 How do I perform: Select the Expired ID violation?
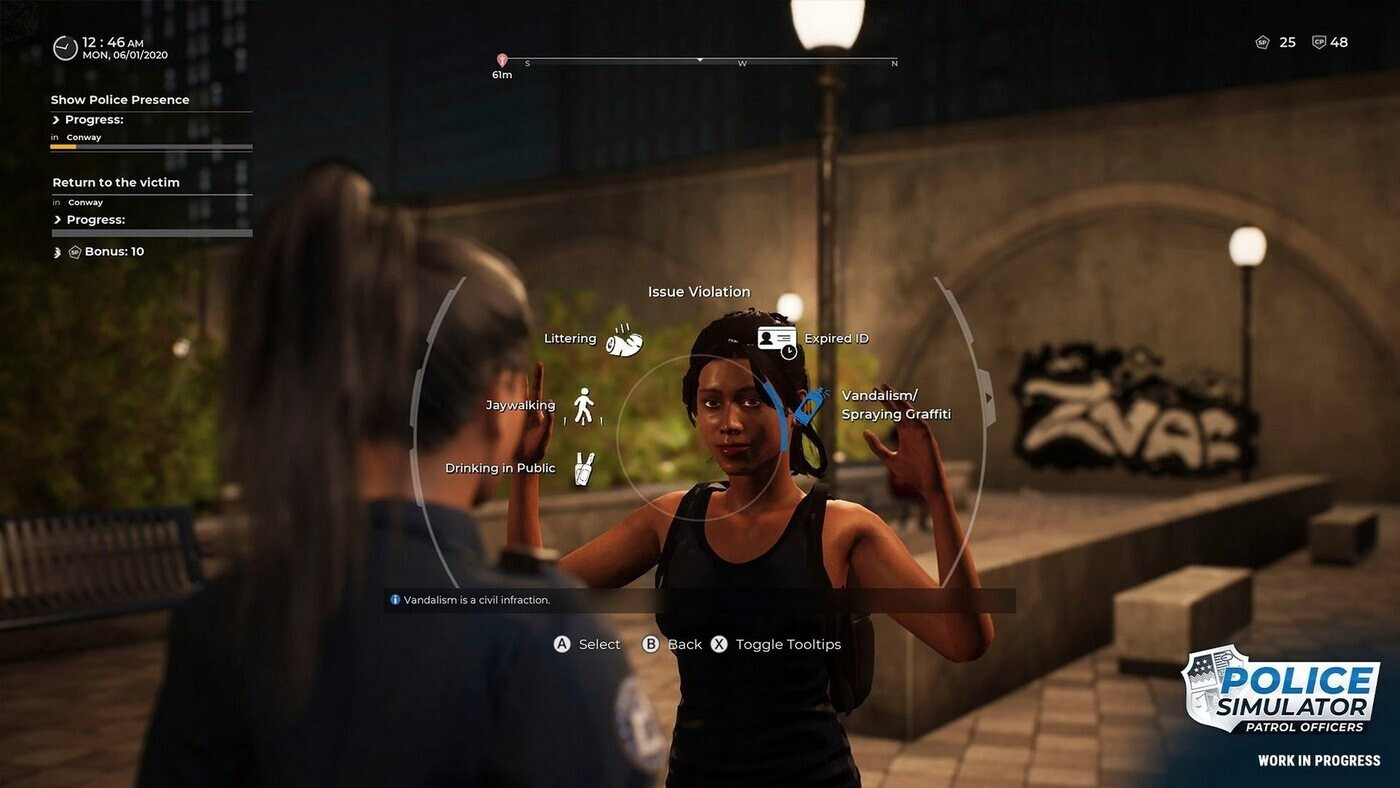coord(777,340)
